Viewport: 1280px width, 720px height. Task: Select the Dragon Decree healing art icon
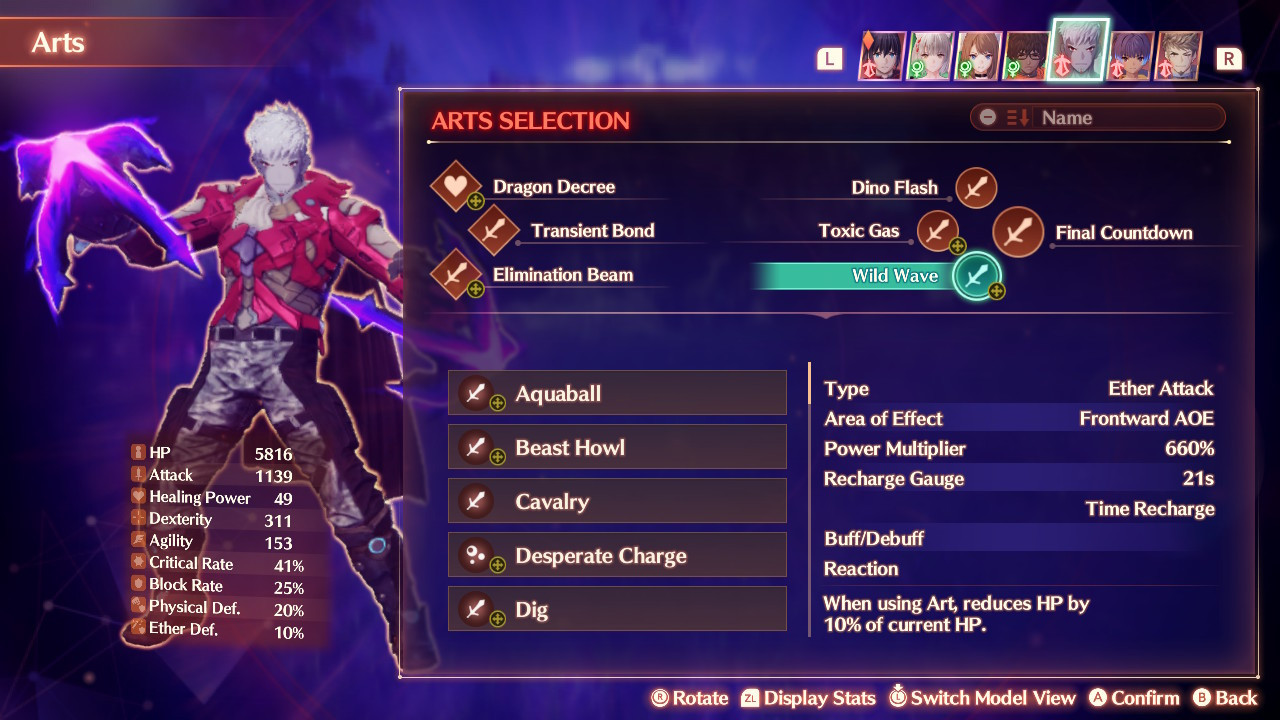coord(457,186)
